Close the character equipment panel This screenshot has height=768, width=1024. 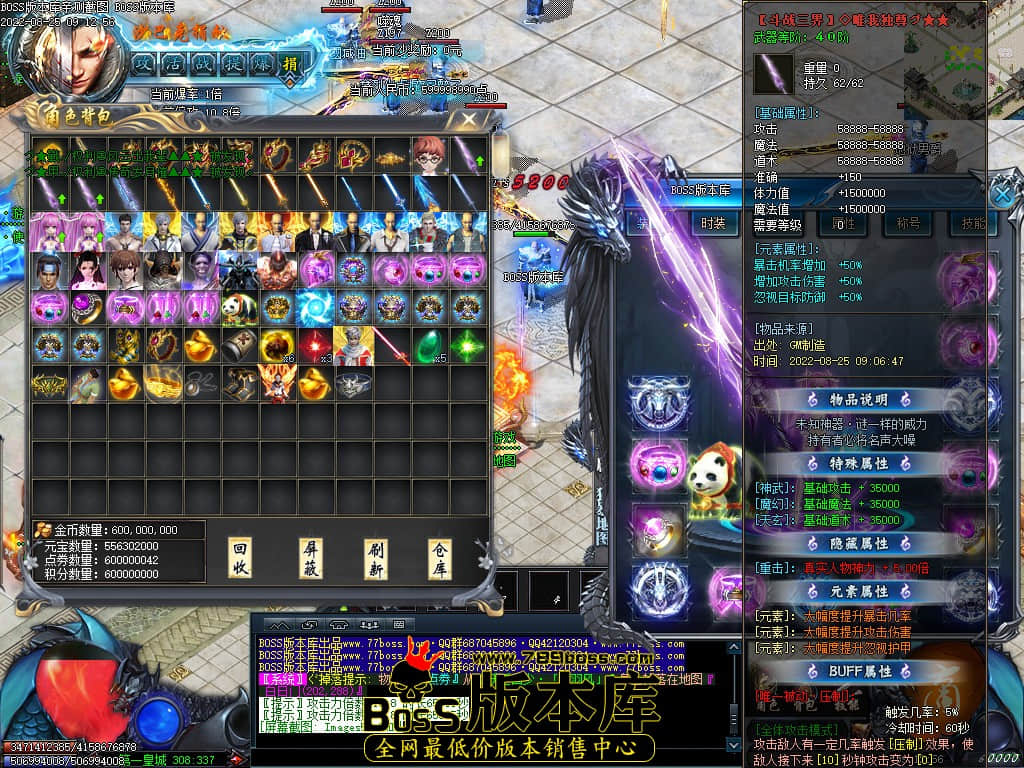pyautogui.click(x=1002, y=193)
